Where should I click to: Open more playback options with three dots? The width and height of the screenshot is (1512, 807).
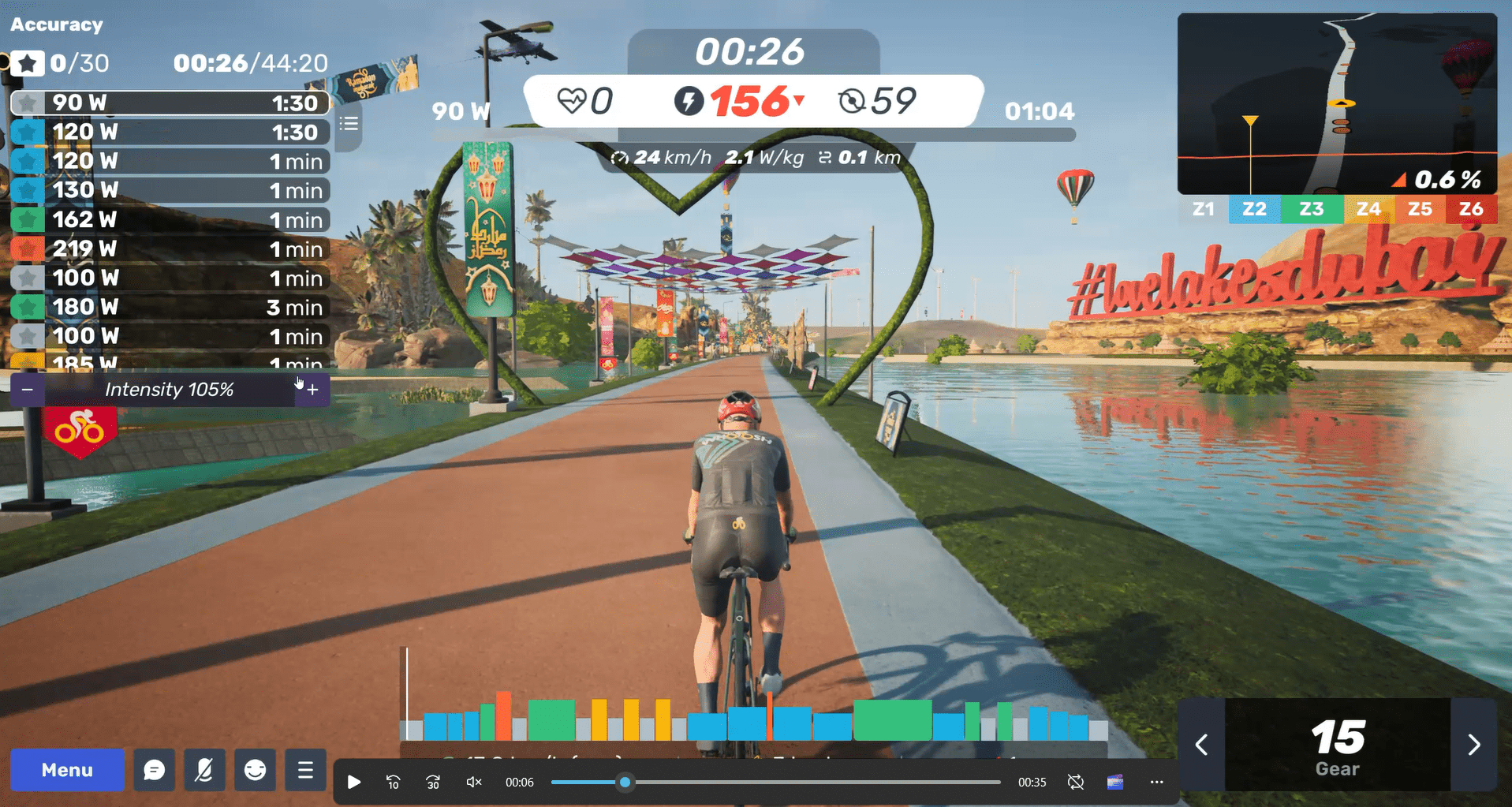coord(1155,782)
